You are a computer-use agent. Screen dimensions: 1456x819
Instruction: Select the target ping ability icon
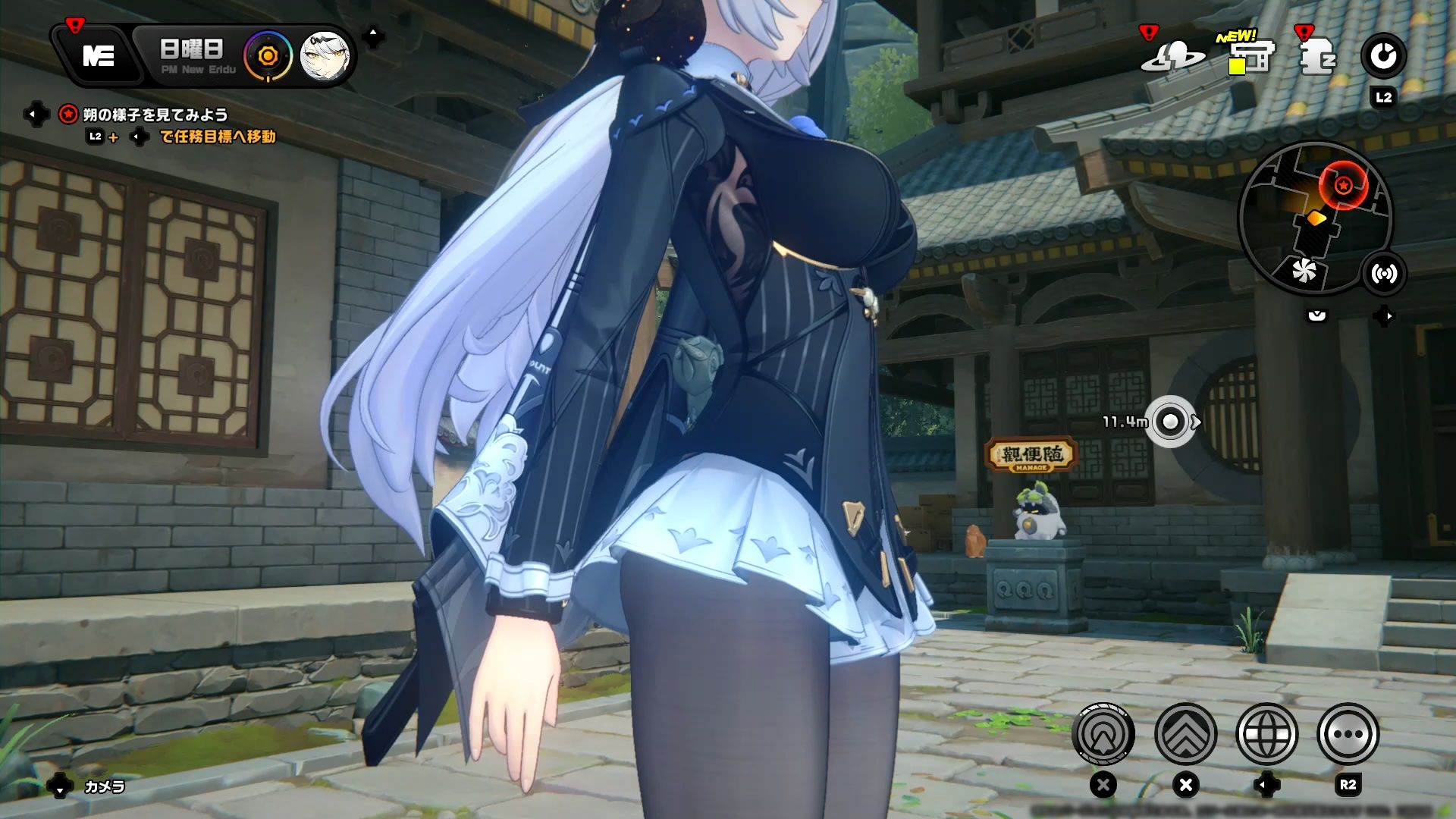[x=1103, y=734]
